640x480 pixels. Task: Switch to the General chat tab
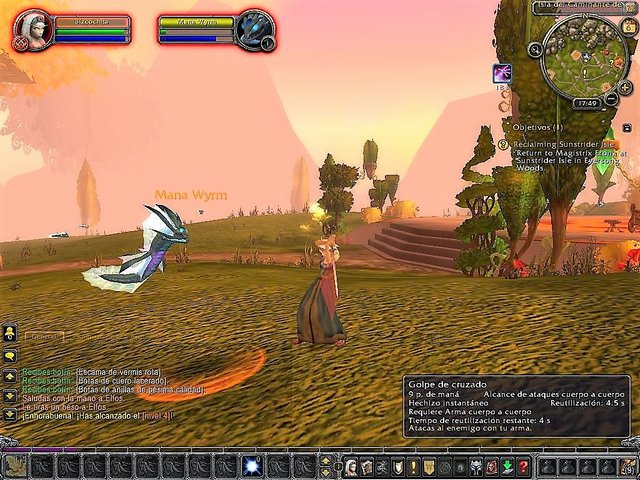43,338
